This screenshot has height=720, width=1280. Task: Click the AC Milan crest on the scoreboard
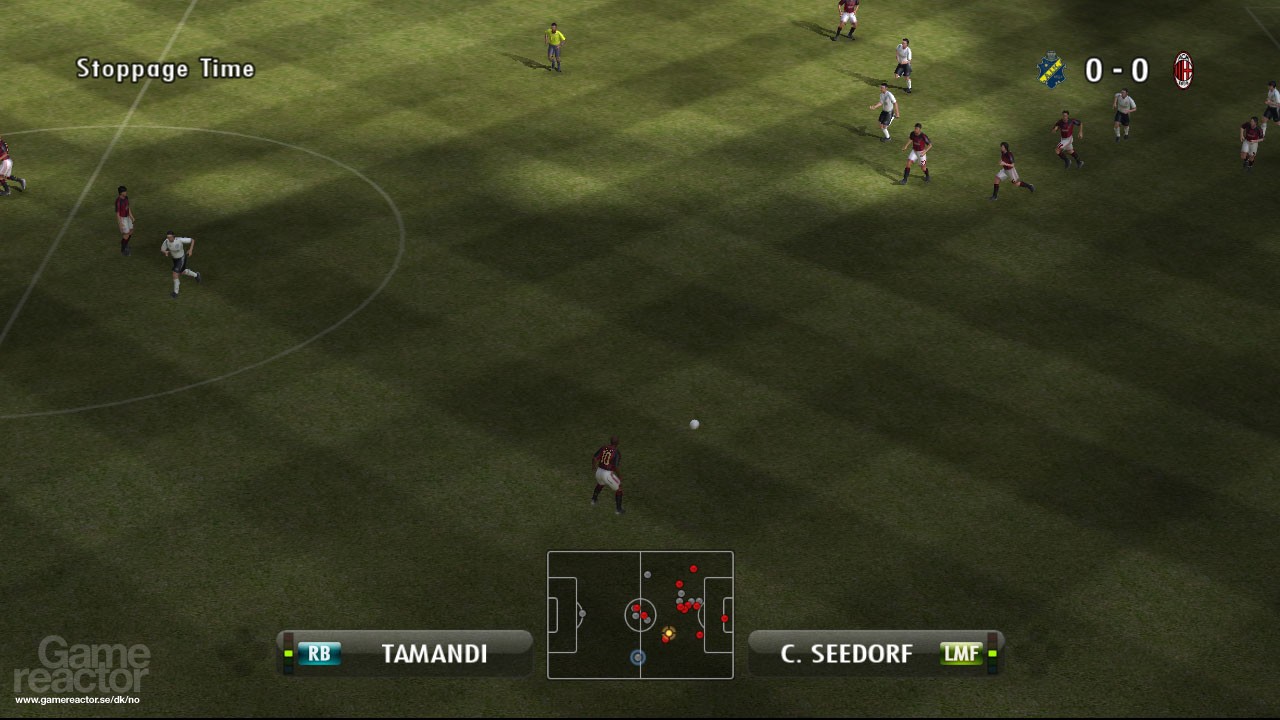point(1181,70)
